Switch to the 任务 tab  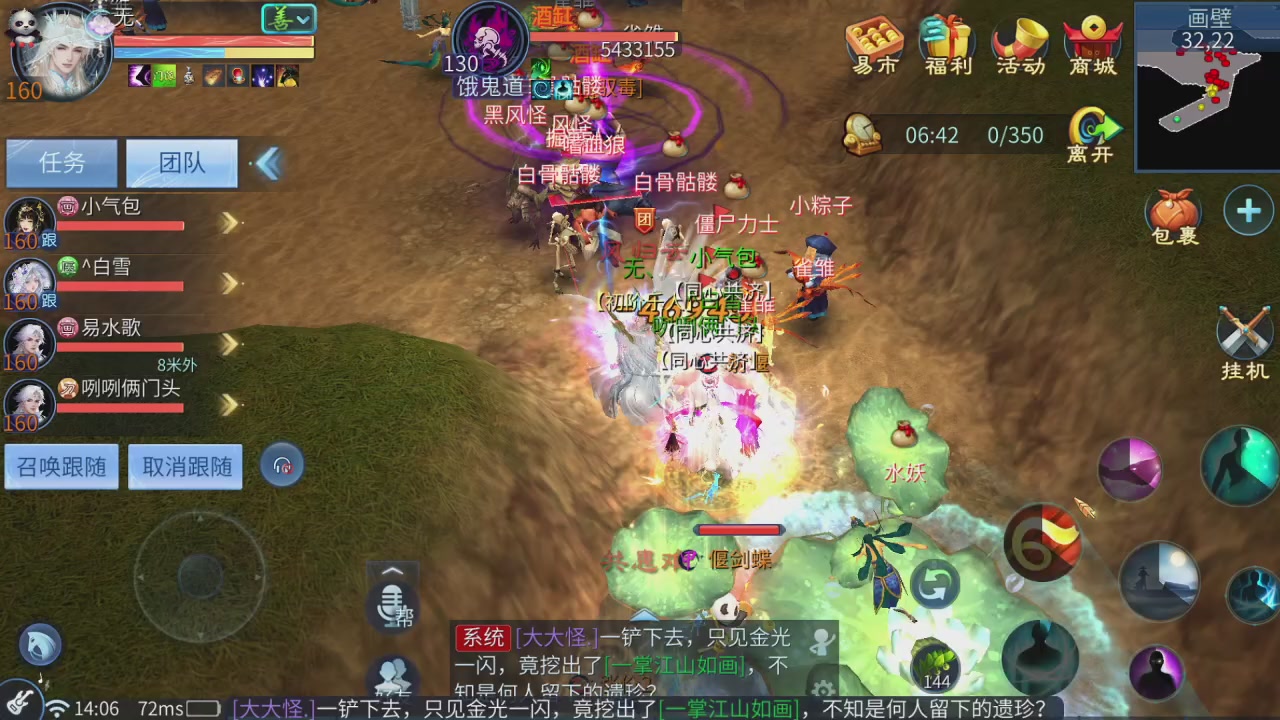[62, 163]
